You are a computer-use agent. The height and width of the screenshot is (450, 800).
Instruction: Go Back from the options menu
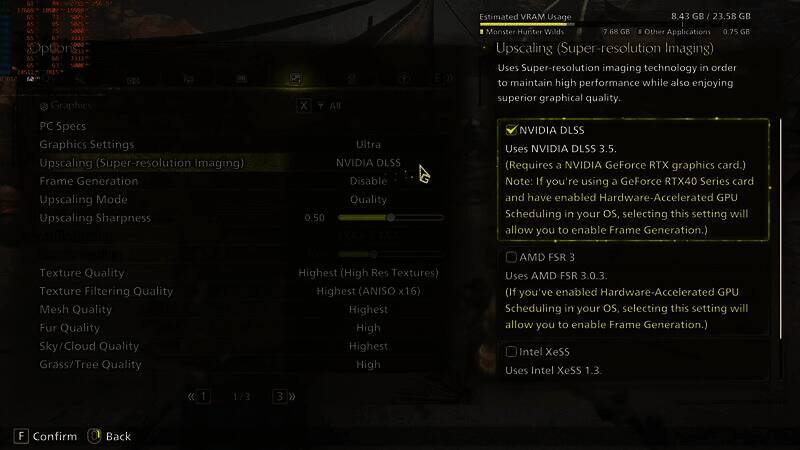point(109,436)
